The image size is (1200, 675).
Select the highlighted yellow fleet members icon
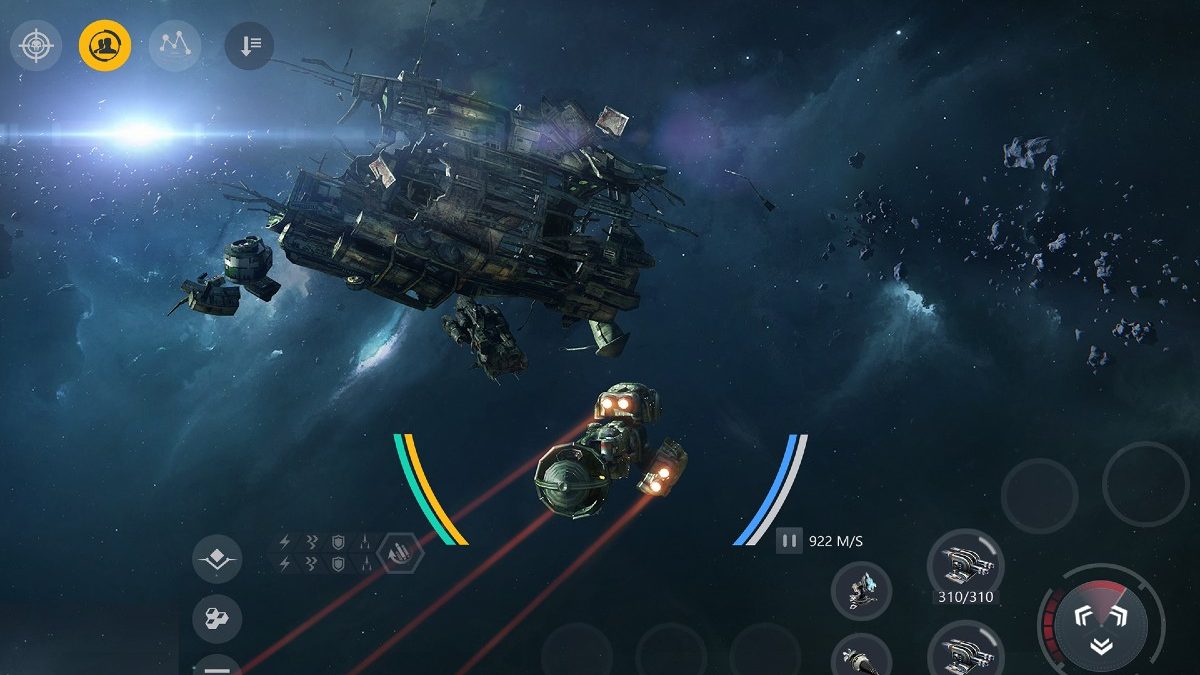105,45
